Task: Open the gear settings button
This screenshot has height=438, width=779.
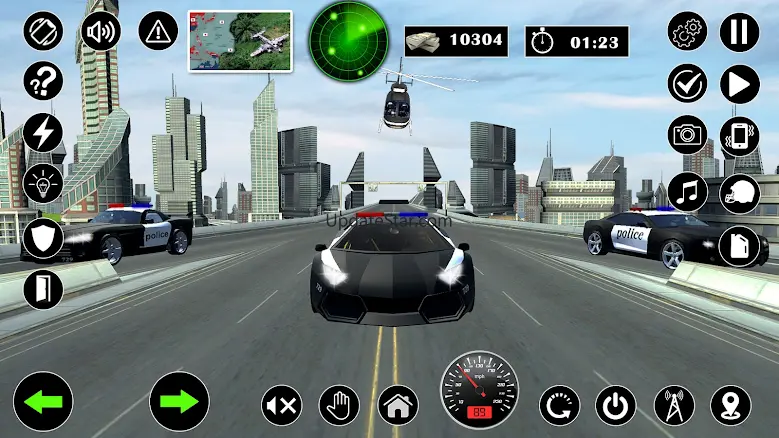Action: pos(688,31)
